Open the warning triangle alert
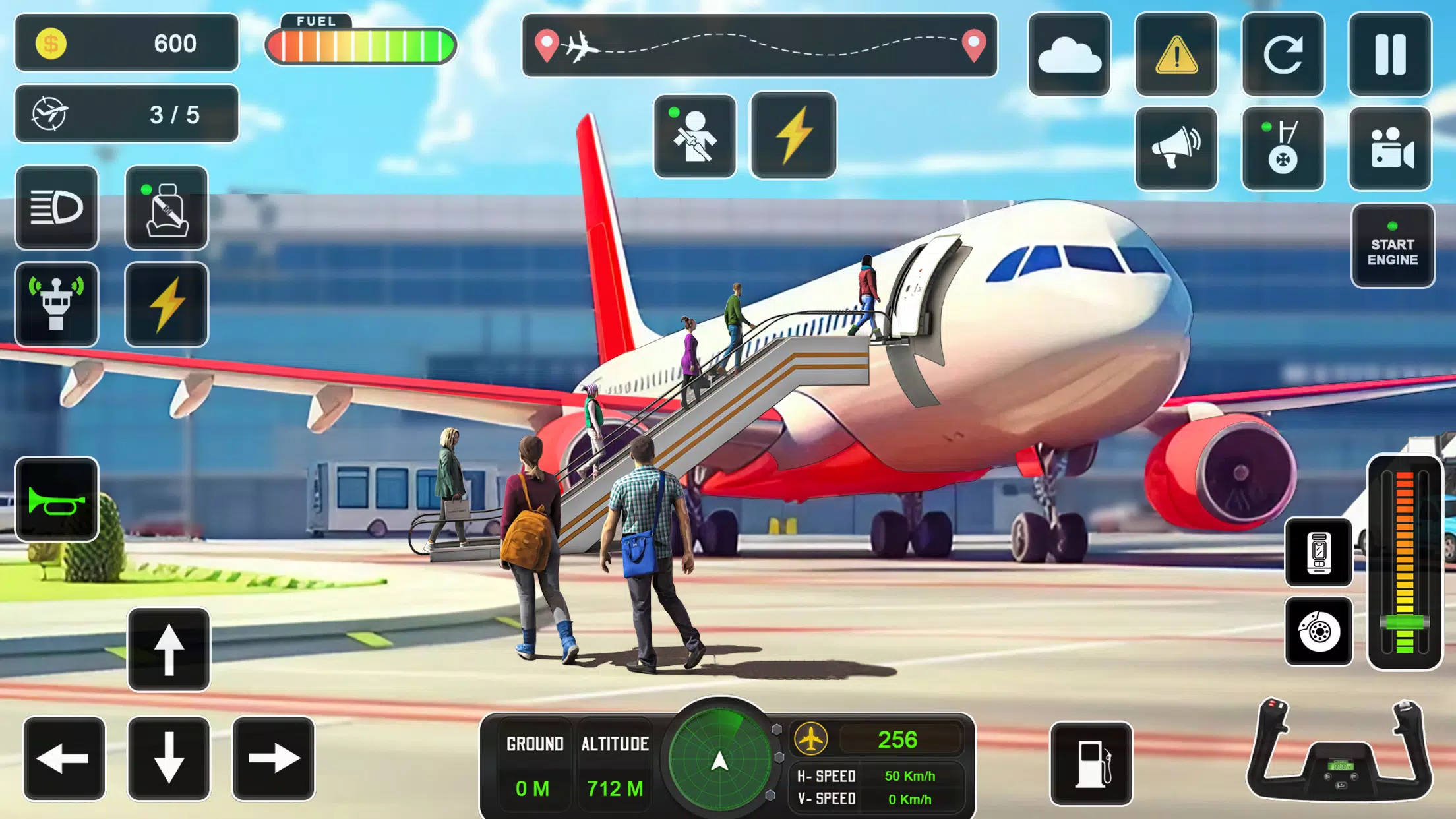Screen dimensions: 1456x819 point(1176,54)
